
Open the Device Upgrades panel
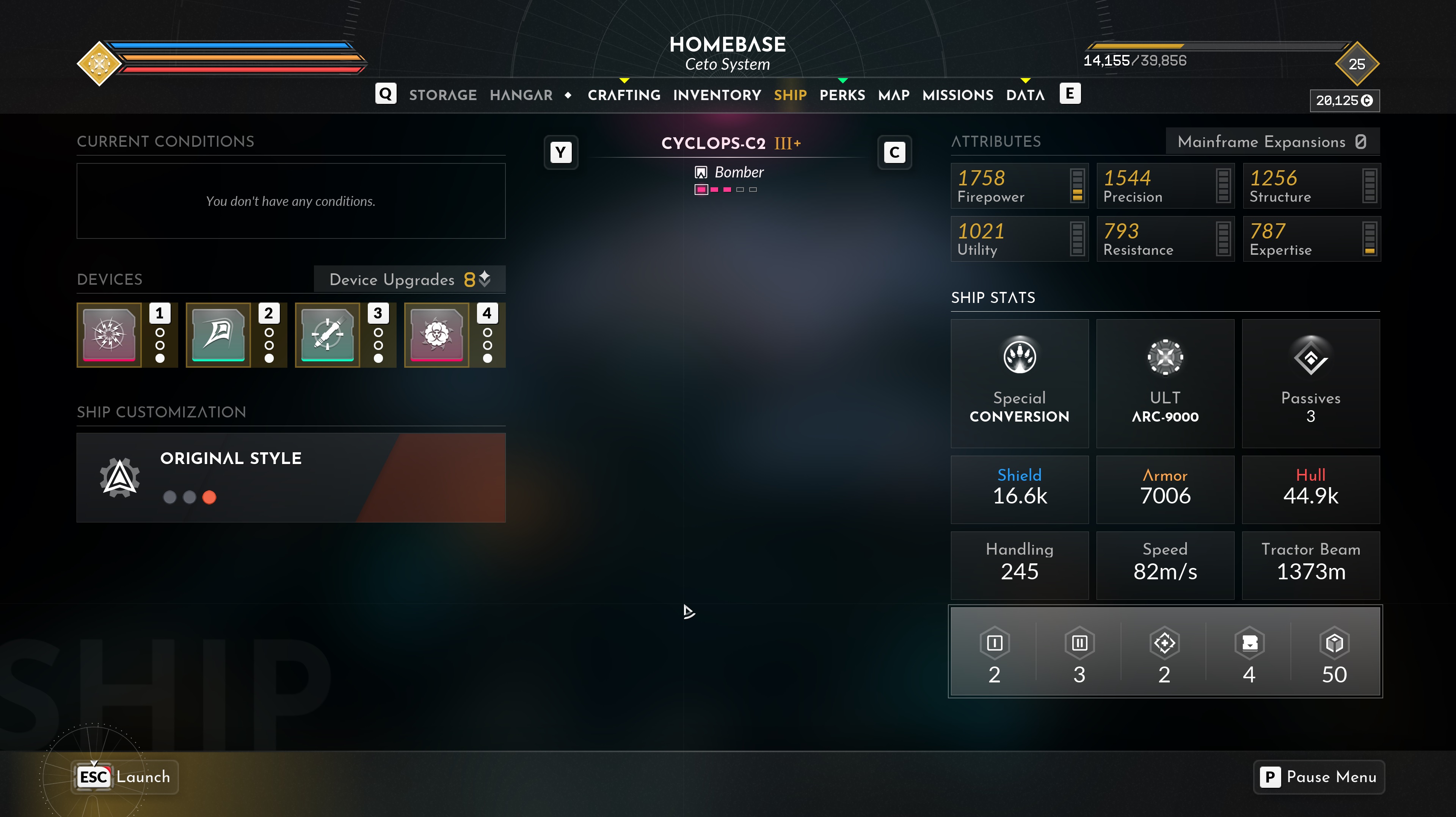pos(409,279)
